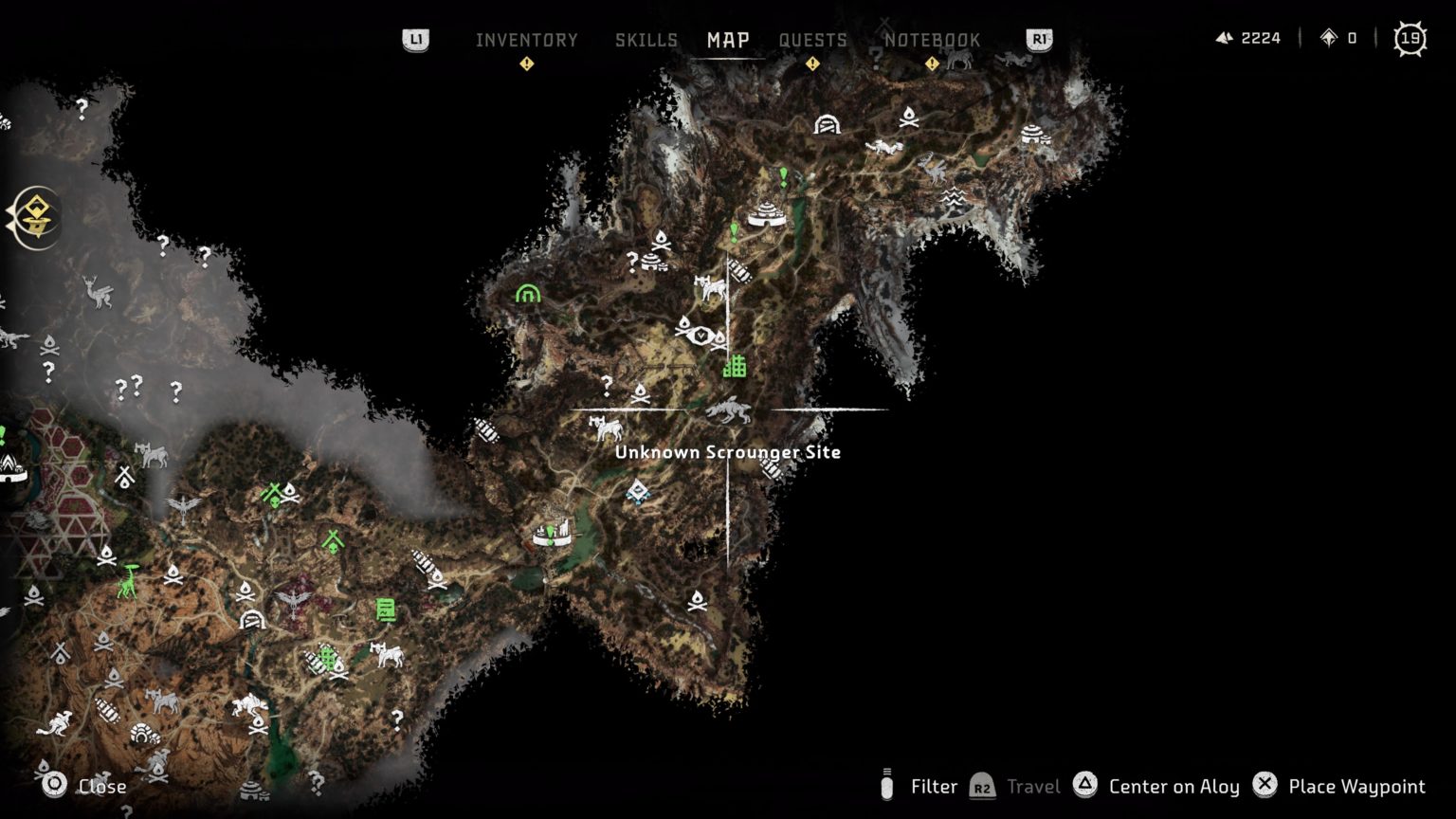Open the relic ruins door icon near map top
The width and height of the screenshot is (1456, 819).
click(x=827, y=123)
